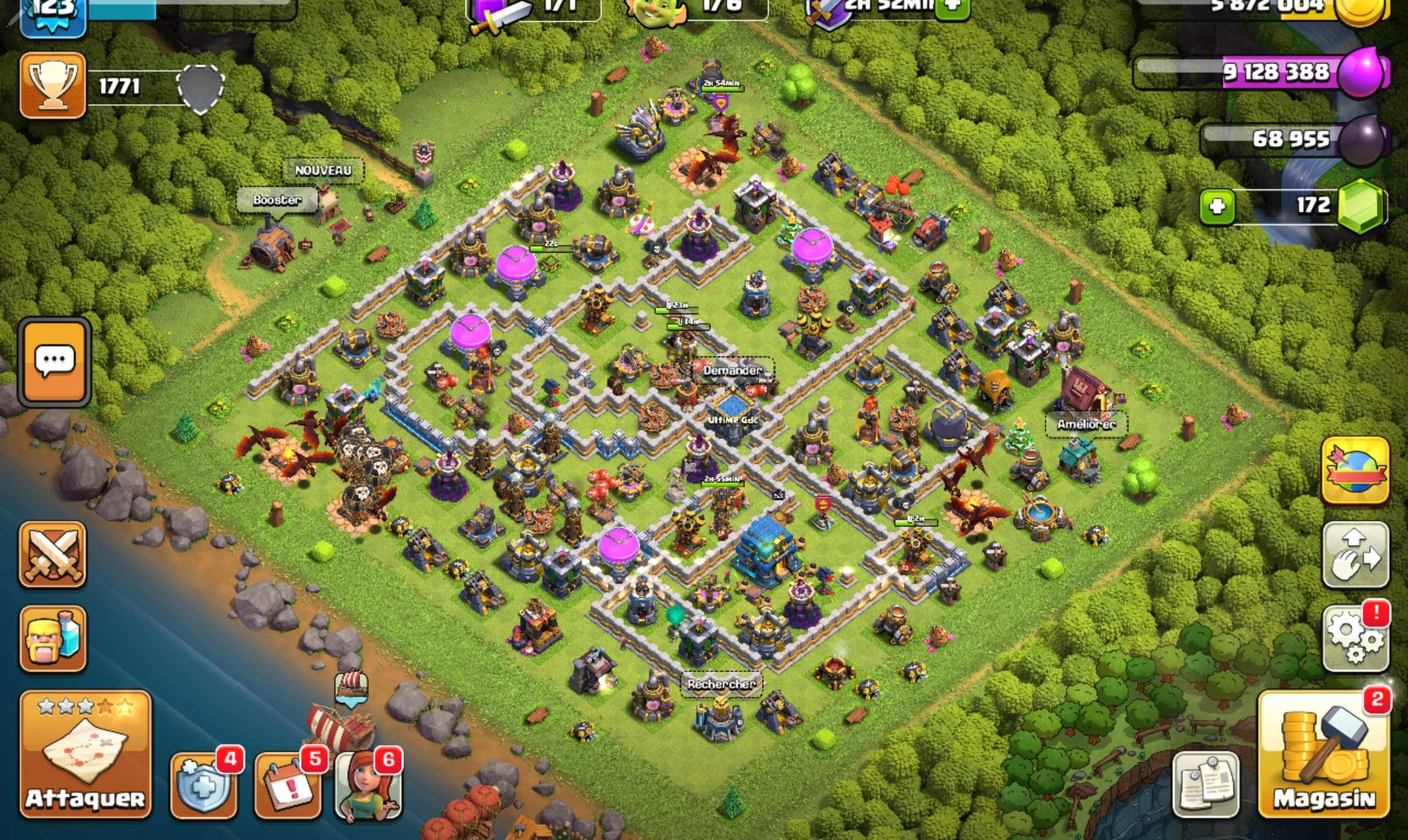The width and height of the screenshot is (1408, 840).
Task: Open the crossed swords clan war menu
Action: coord(53,554)
